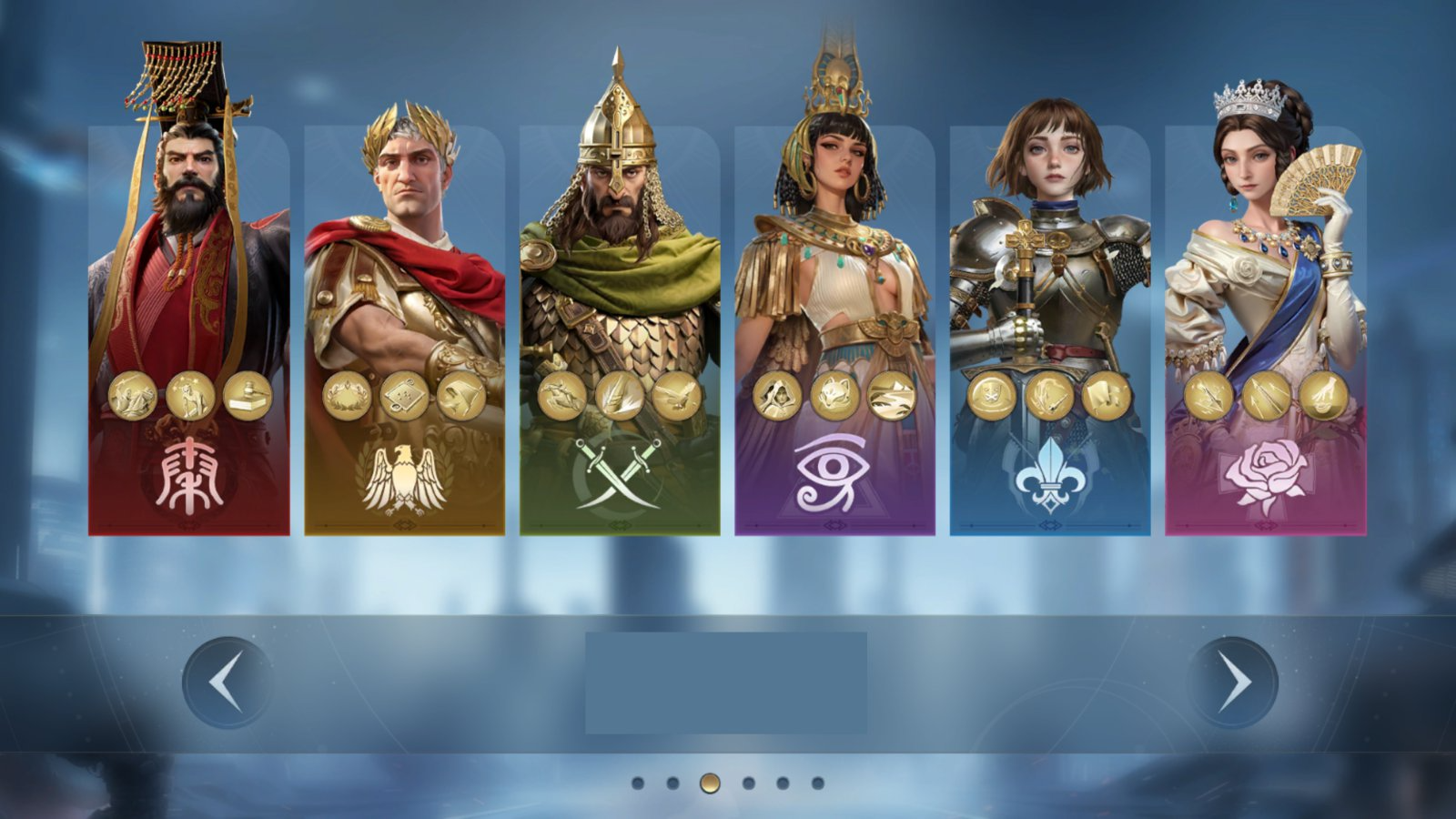Pick the helmeted warrior in green cloak

click(620, 273)
